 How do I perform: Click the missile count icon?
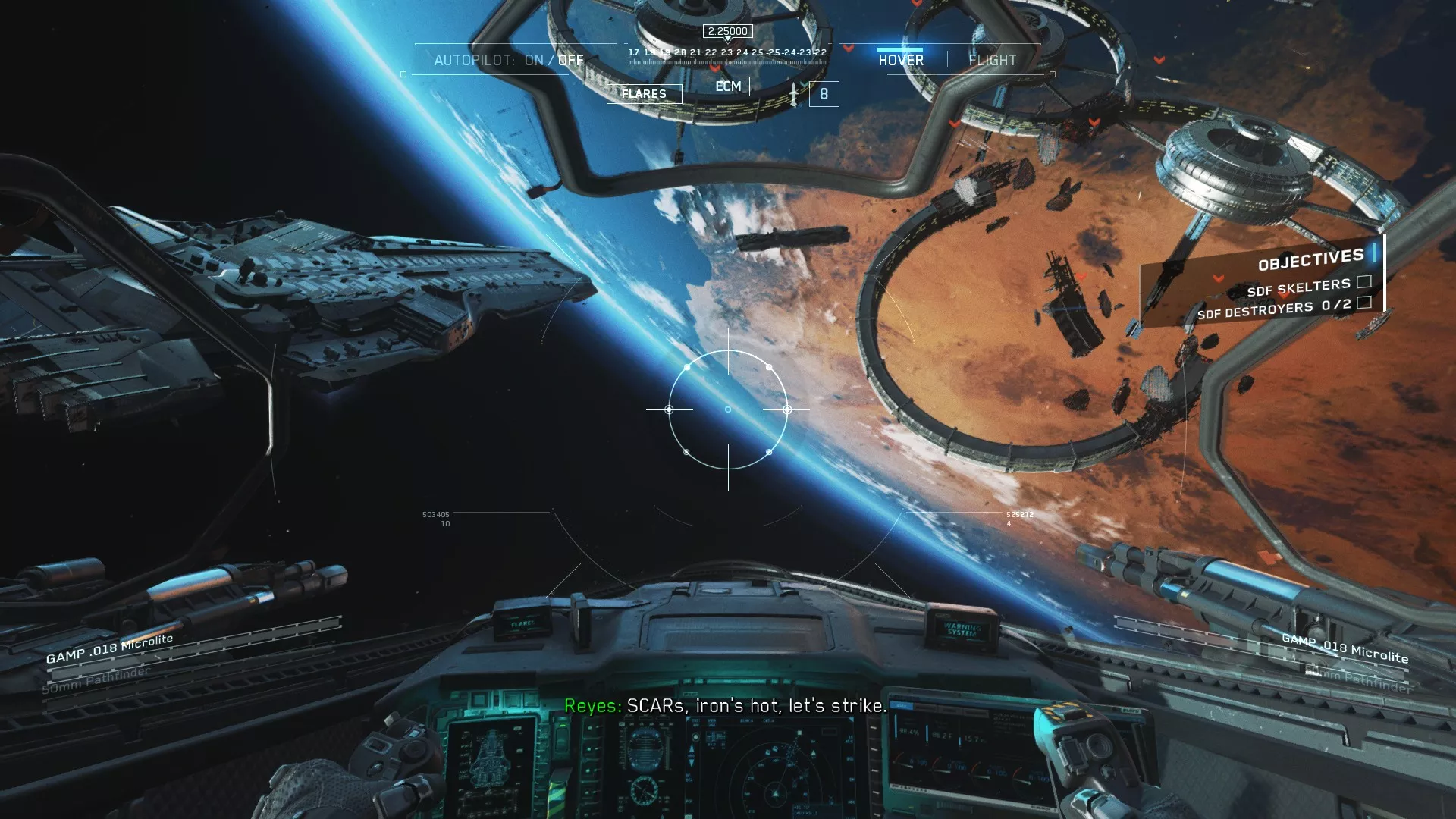click(824, 94)
